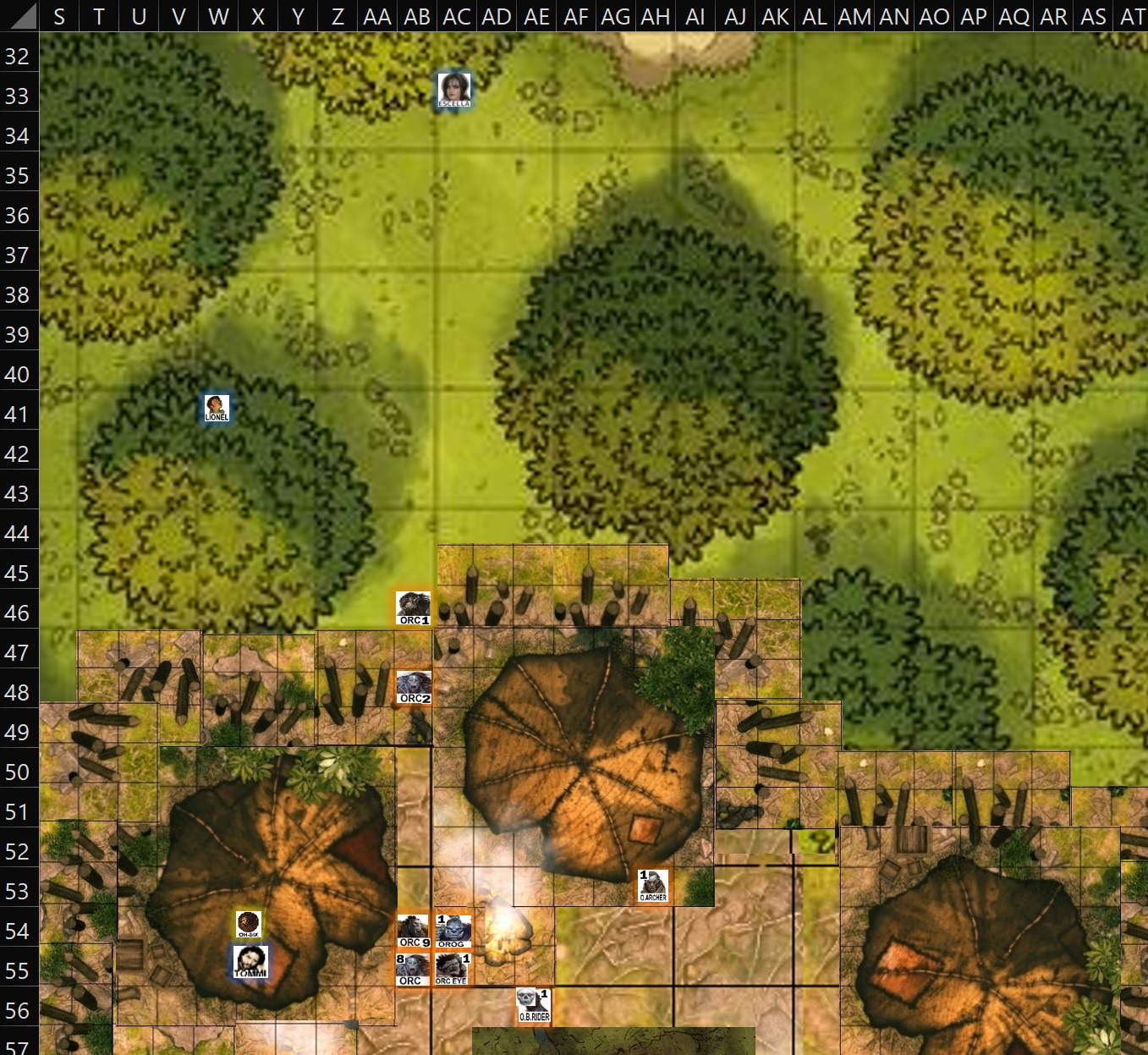This screenshot has width=1148, height=1055.
Task: Select the ORC token numbered 9
Action: coord(412,931)
